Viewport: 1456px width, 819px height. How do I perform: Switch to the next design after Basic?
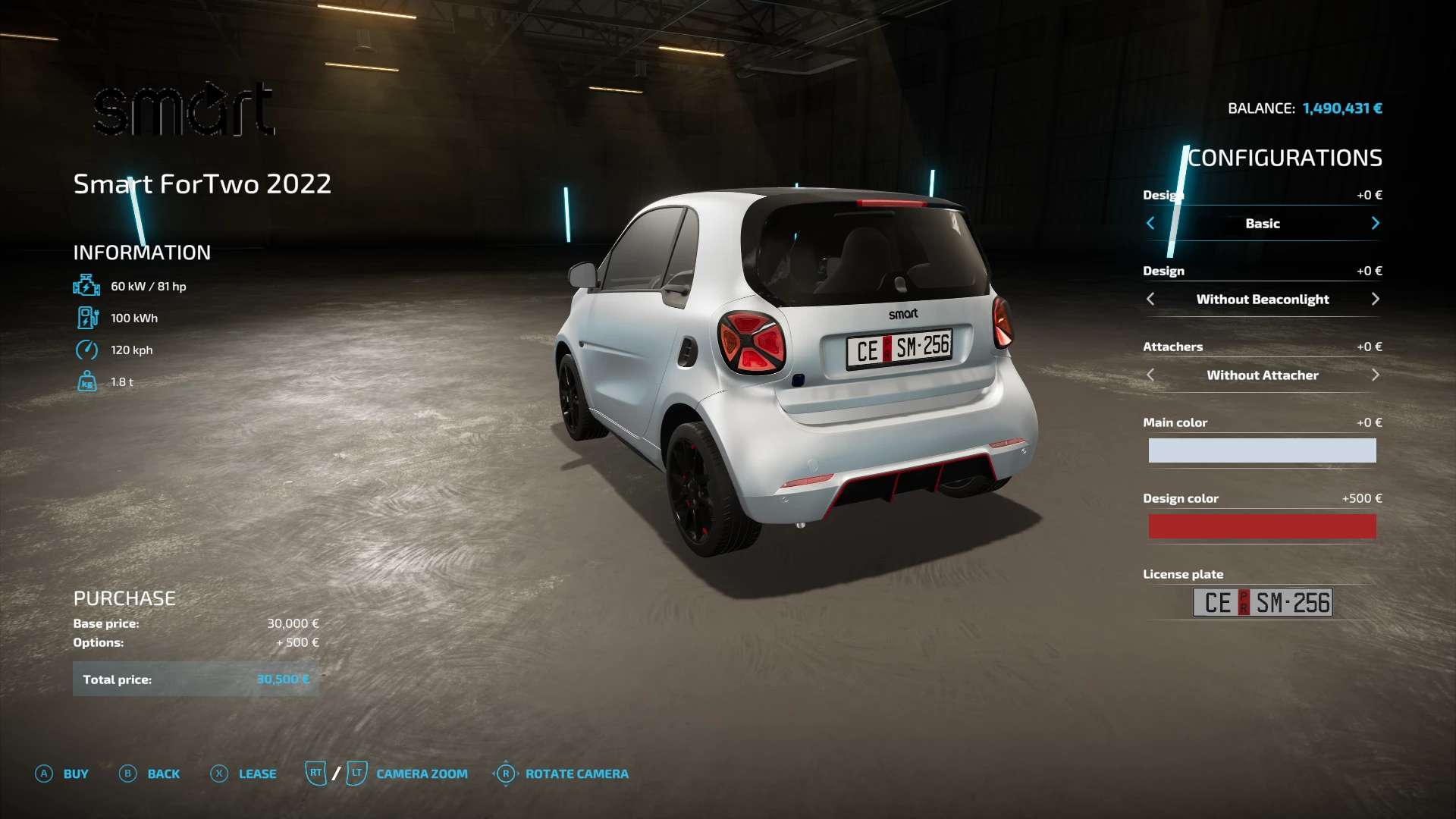[1375, 224]
